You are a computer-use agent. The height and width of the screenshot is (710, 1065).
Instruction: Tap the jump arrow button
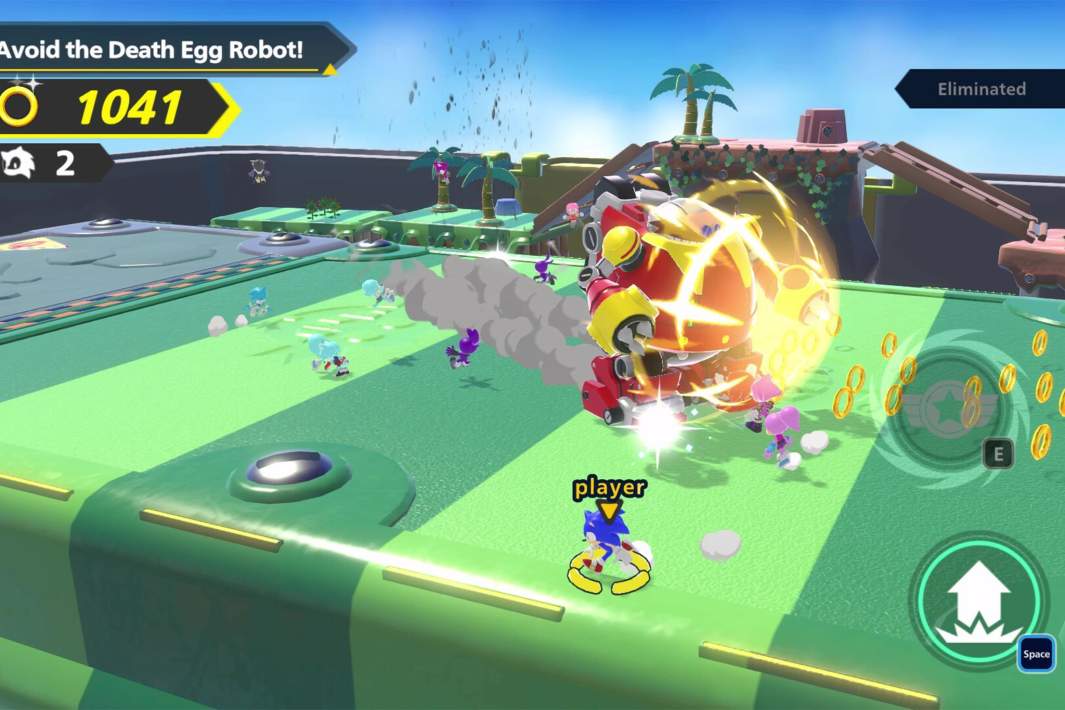[x=977, y=600]
